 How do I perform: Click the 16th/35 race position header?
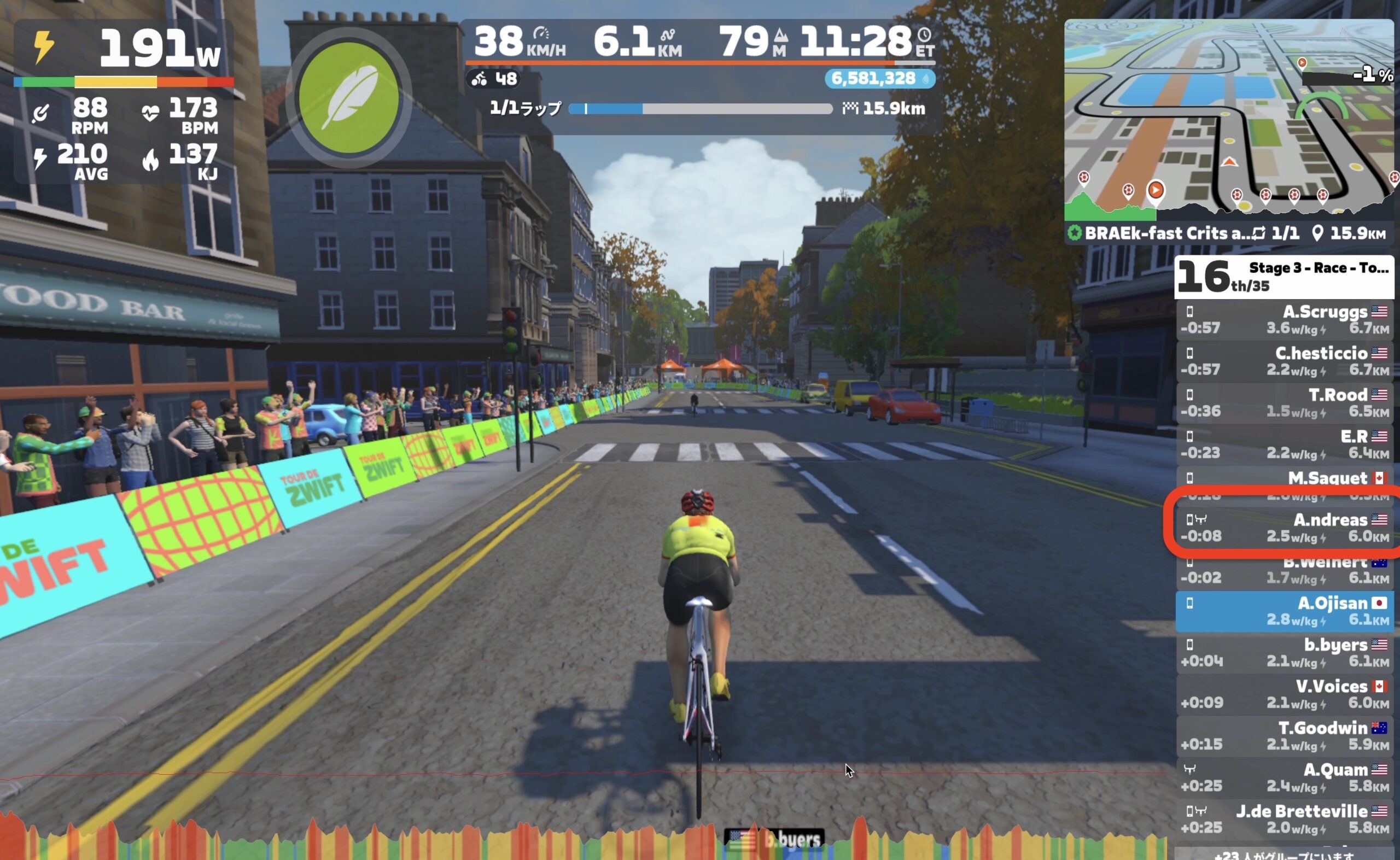coord(1285,277)
